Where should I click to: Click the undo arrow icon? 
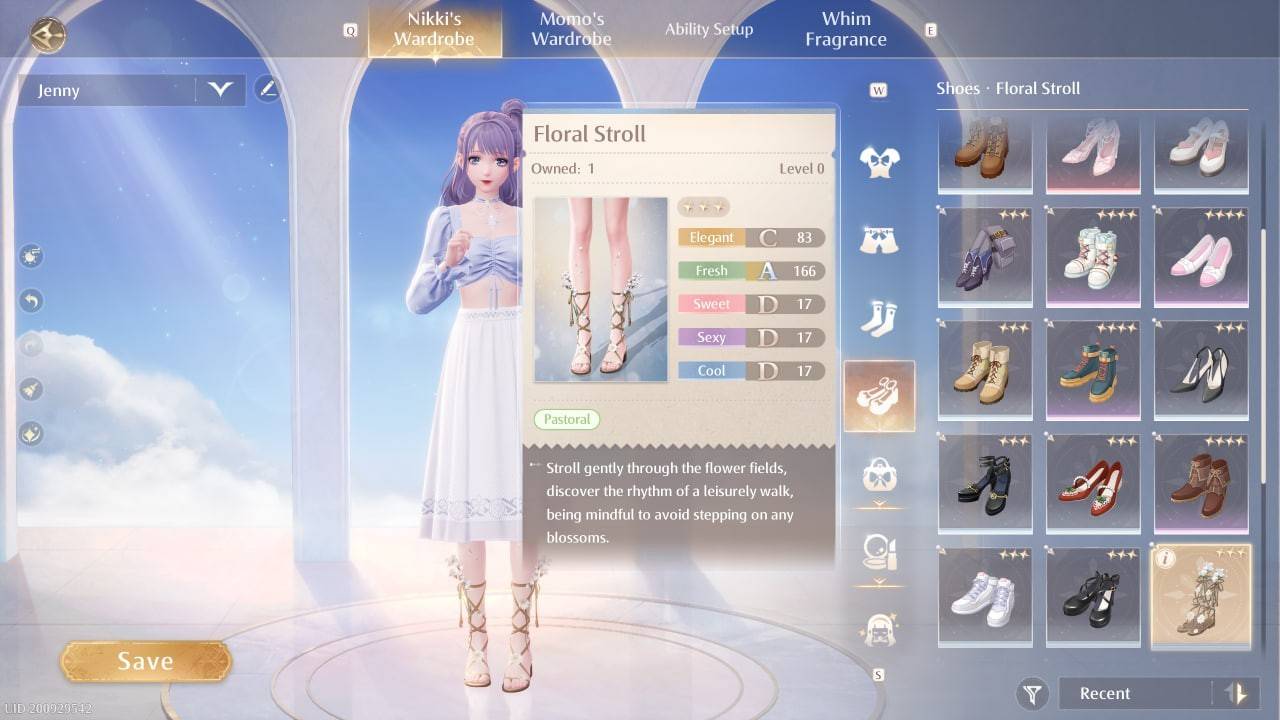31,300
